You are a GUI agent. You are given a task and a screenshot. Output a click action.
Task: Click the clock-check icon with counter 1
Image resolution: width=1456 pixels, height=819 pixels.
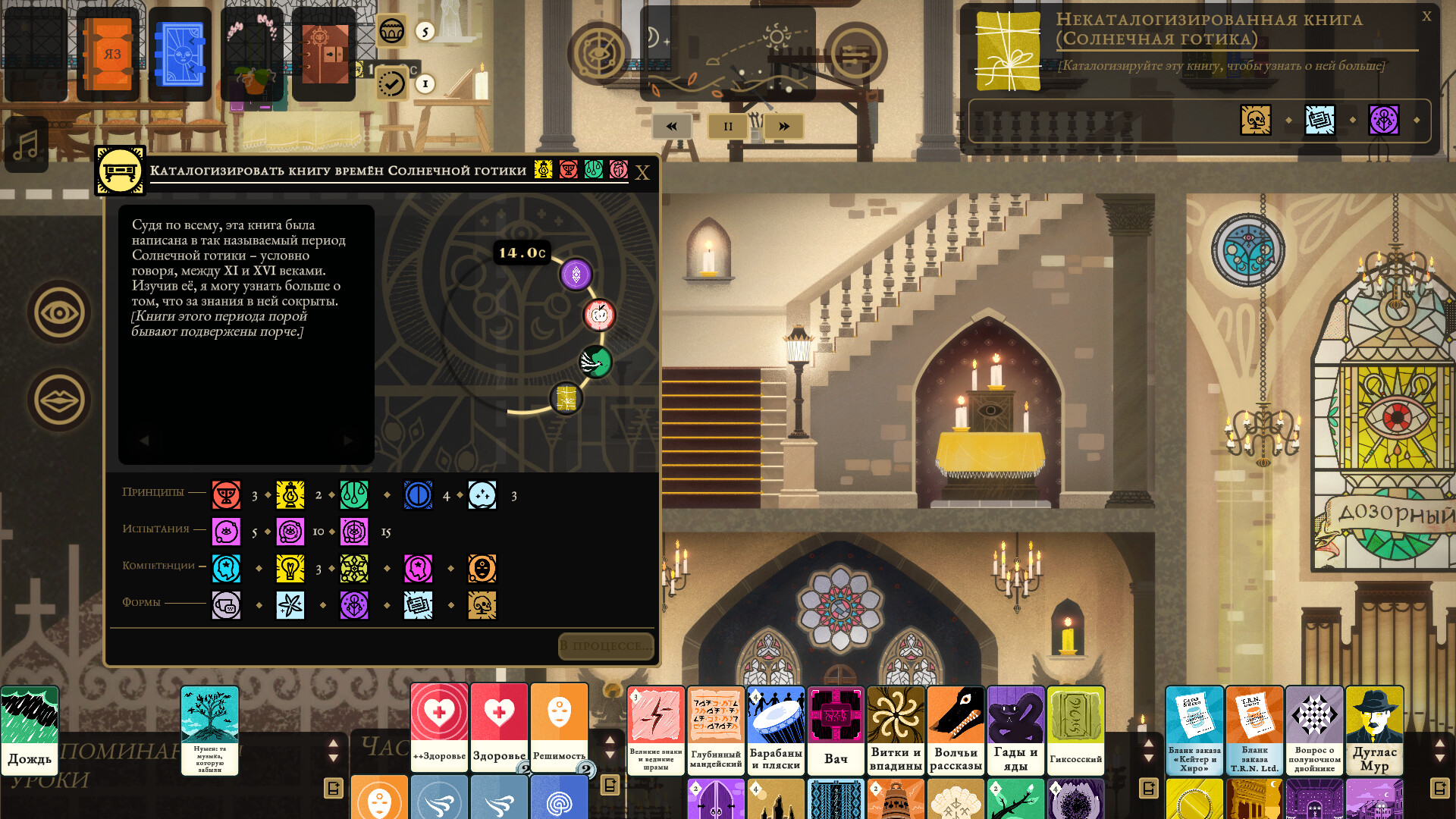[x=391, y=83]
